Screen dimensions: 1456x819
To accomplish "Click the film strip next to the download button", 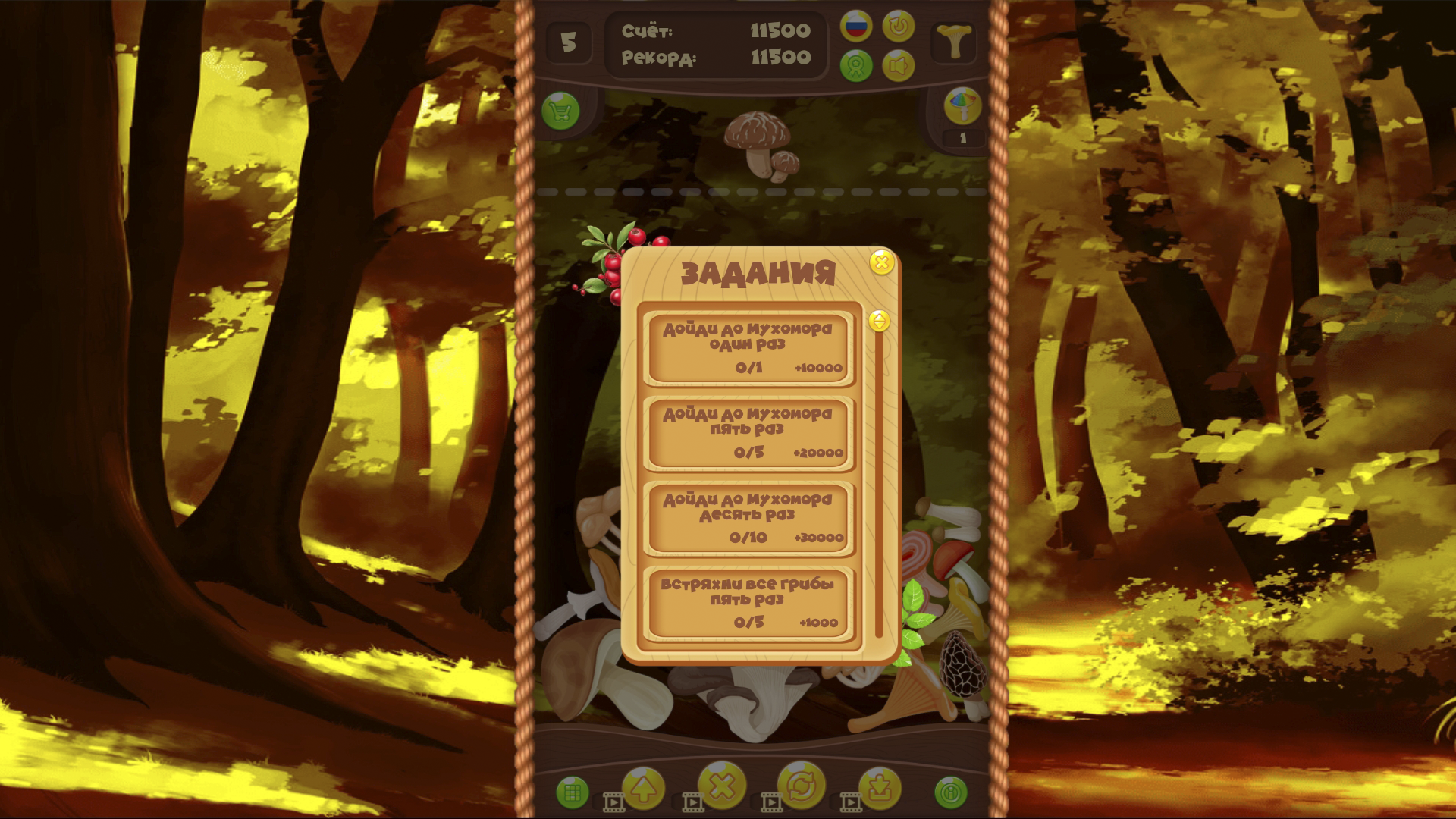I will click(x=849, y=801).
